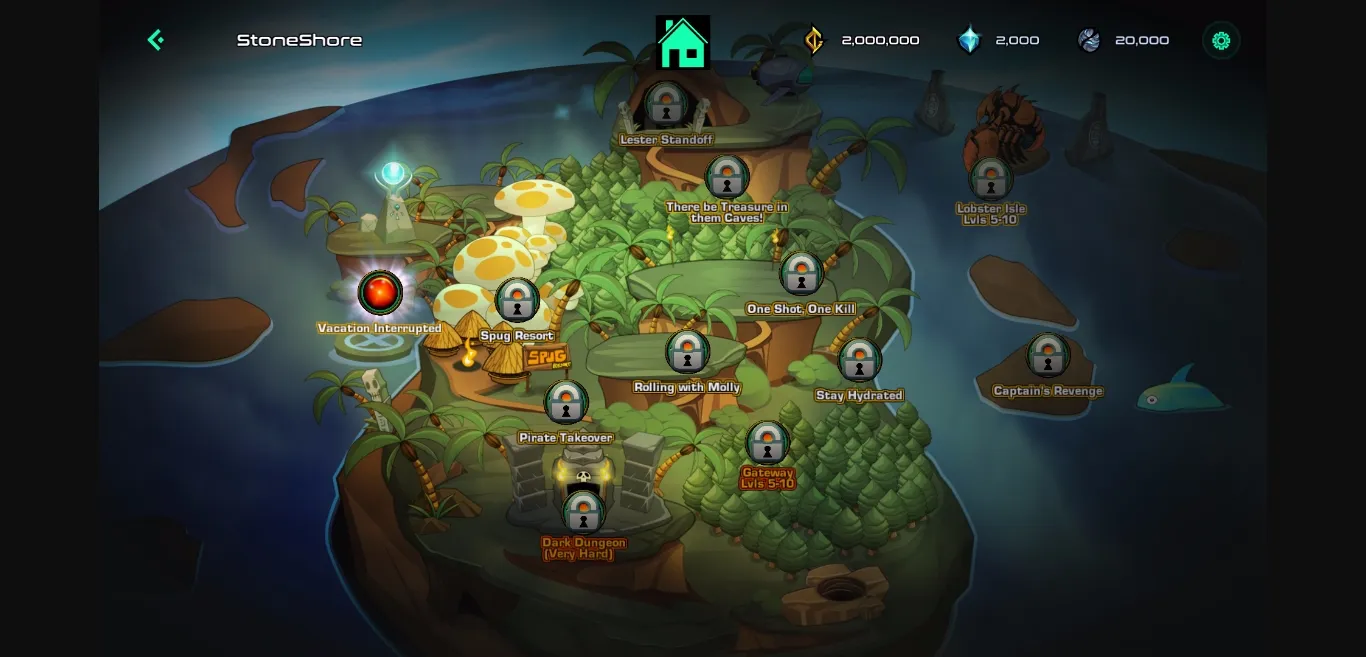Select There be Treasure in them Caves
The width and height of the screenshot is (1366, 657).
tap(727, 177)
